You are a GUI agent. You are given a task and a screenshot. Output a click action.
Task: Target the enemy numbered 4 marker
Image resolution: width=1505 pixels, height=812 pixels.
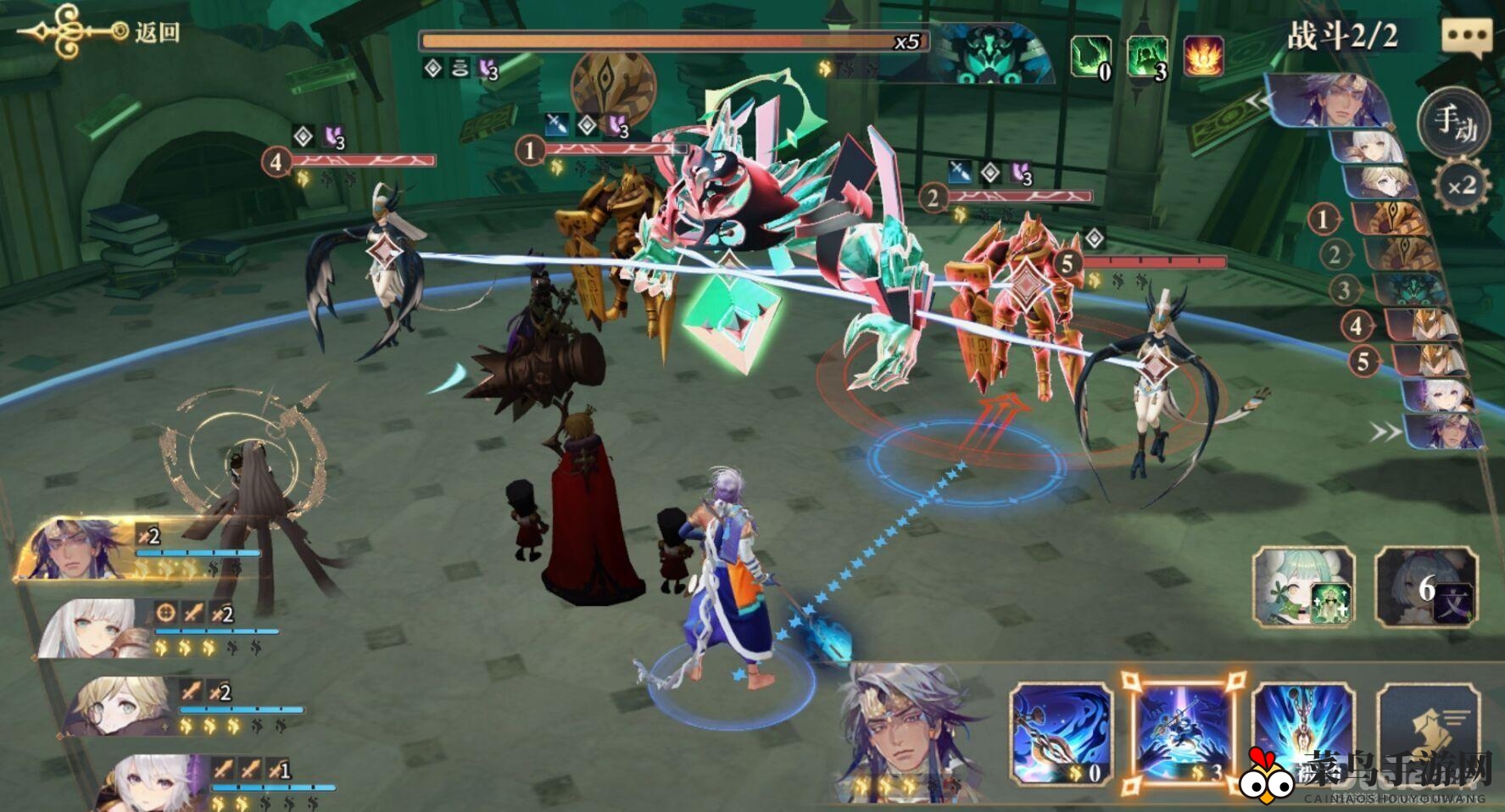click(276, 160)
